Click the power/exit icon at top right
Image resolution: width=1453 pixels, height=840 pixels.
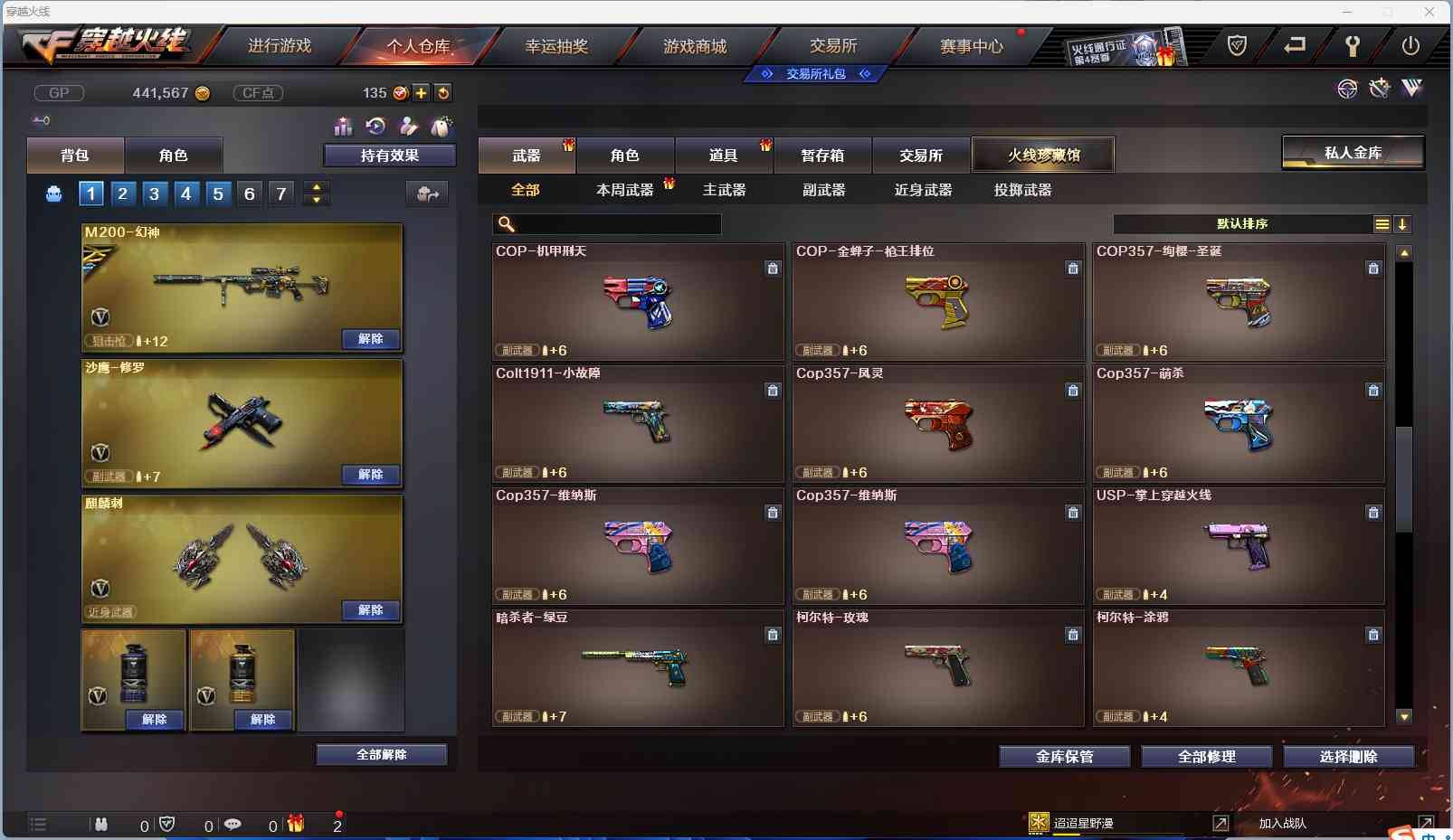tap(1411, 44)
